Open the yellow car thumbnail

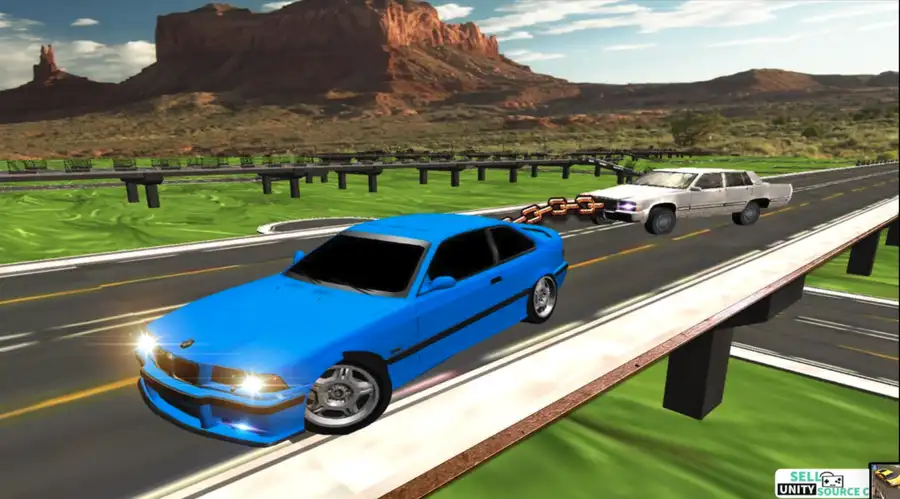click(x=885, y=481)
